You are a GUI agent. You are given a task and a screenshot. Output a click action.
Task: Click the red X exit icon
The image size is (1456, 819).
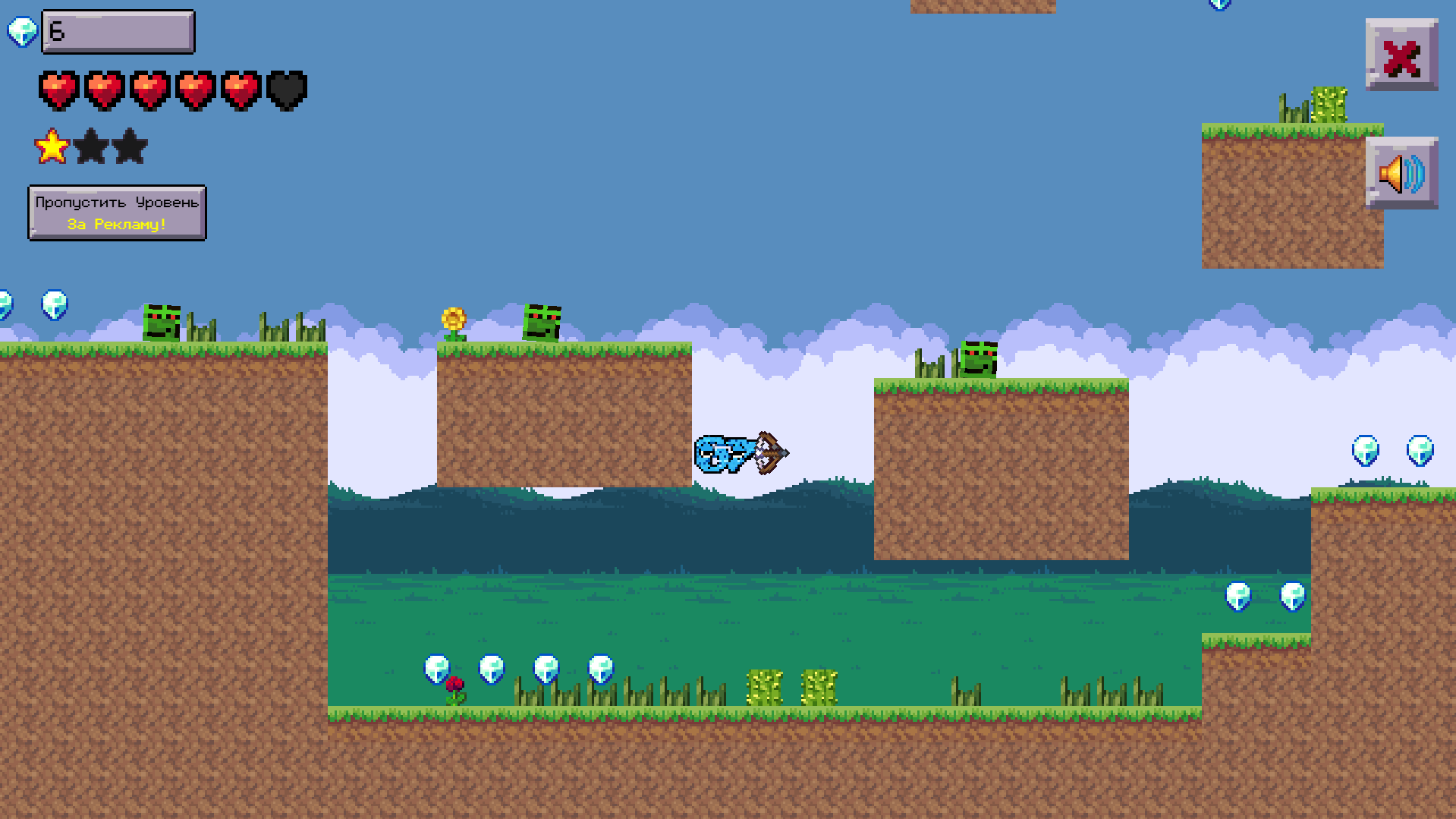tap(1401, 55)
